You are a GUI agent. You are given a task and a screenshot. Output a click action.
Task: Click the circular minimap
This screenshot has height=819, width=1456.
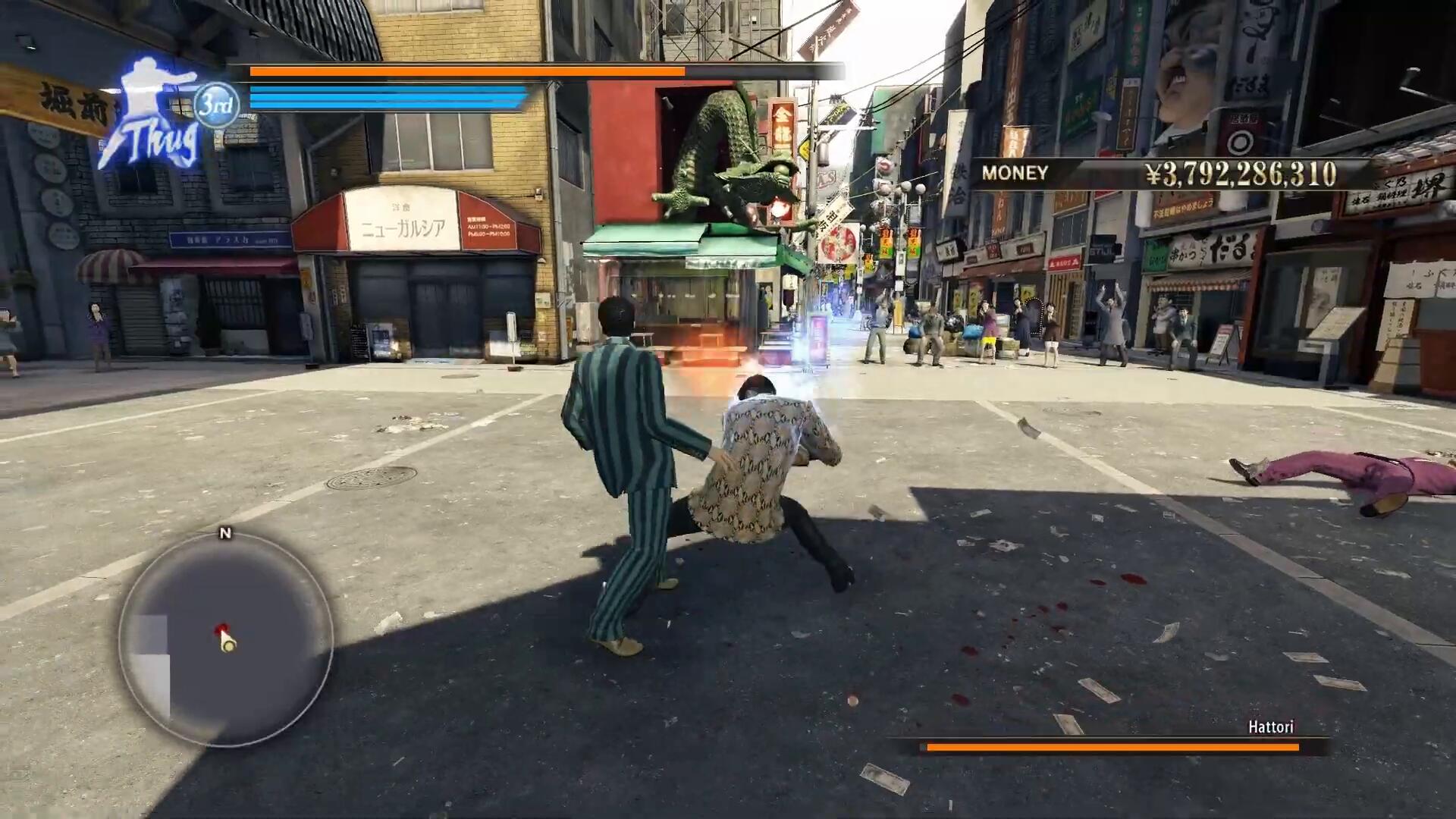click(225, 639)
